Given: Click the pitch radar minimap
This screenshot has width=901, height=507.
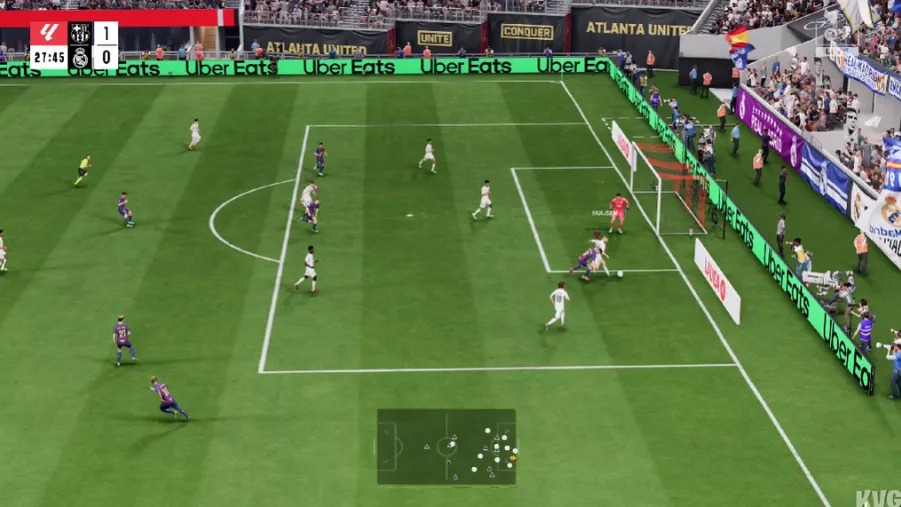Looking at the screenshot, I should 446,446.
